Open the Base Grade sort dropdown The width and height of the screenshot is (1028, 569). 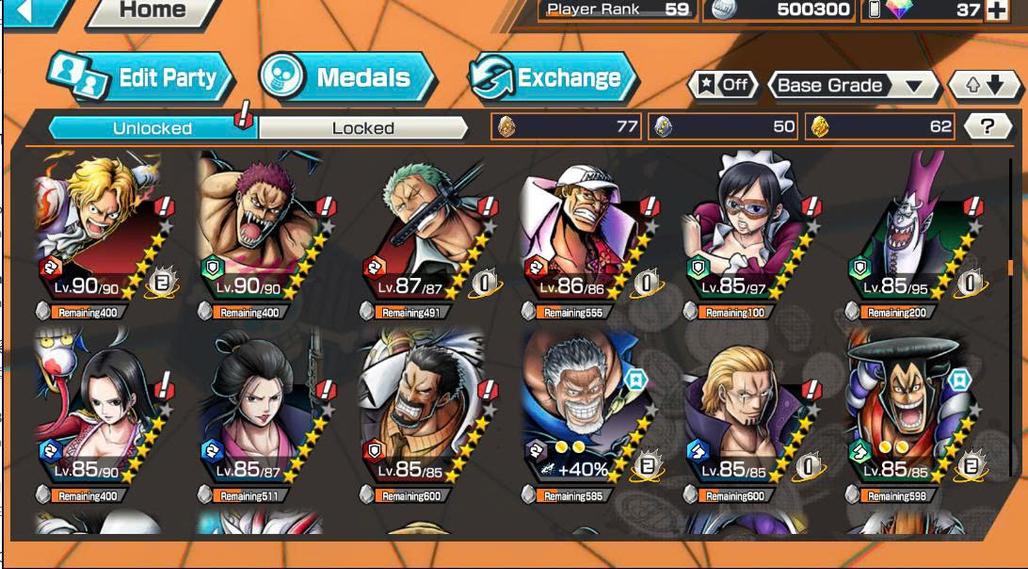(x=852, y=85)
